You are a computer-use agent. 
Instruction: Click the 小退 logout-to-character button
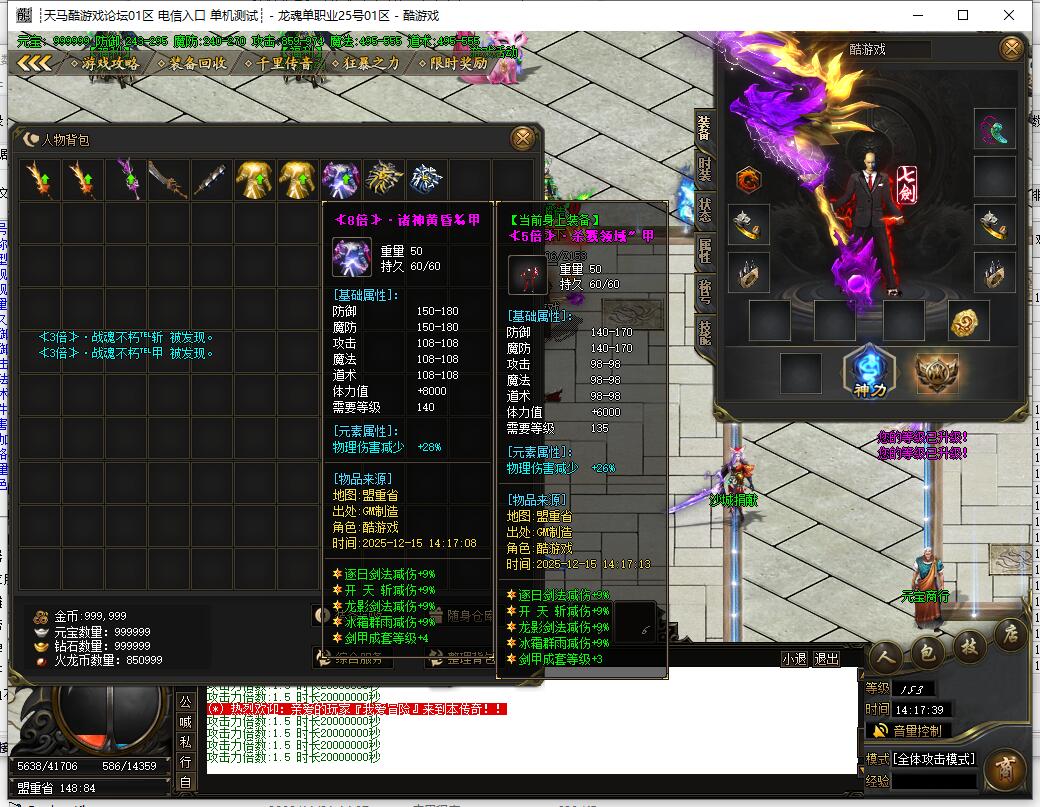794,659
